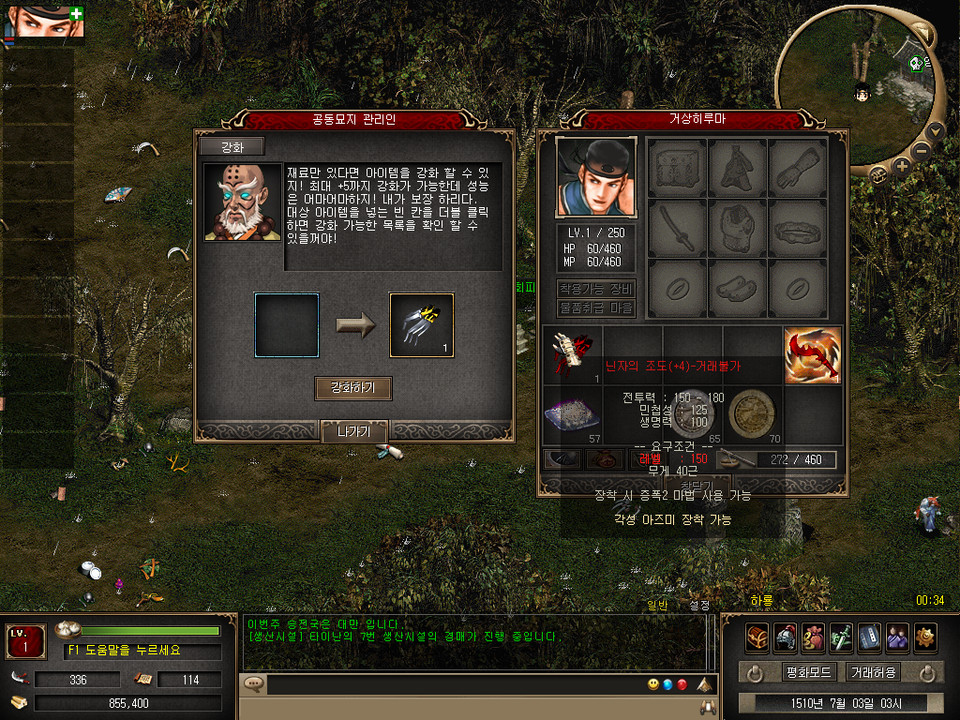Open the blue book journal icon
Viewport: 960px width, 720px height.
[x=869, y=636]
